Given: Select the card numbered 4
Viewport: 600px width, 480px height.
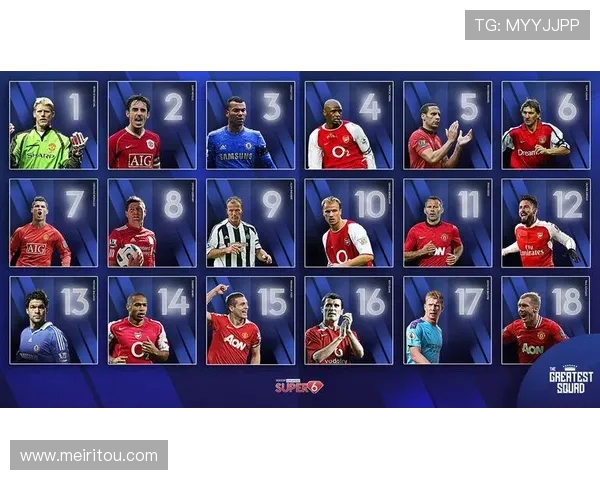Looking at the screenshot, I should click(349, 125).
